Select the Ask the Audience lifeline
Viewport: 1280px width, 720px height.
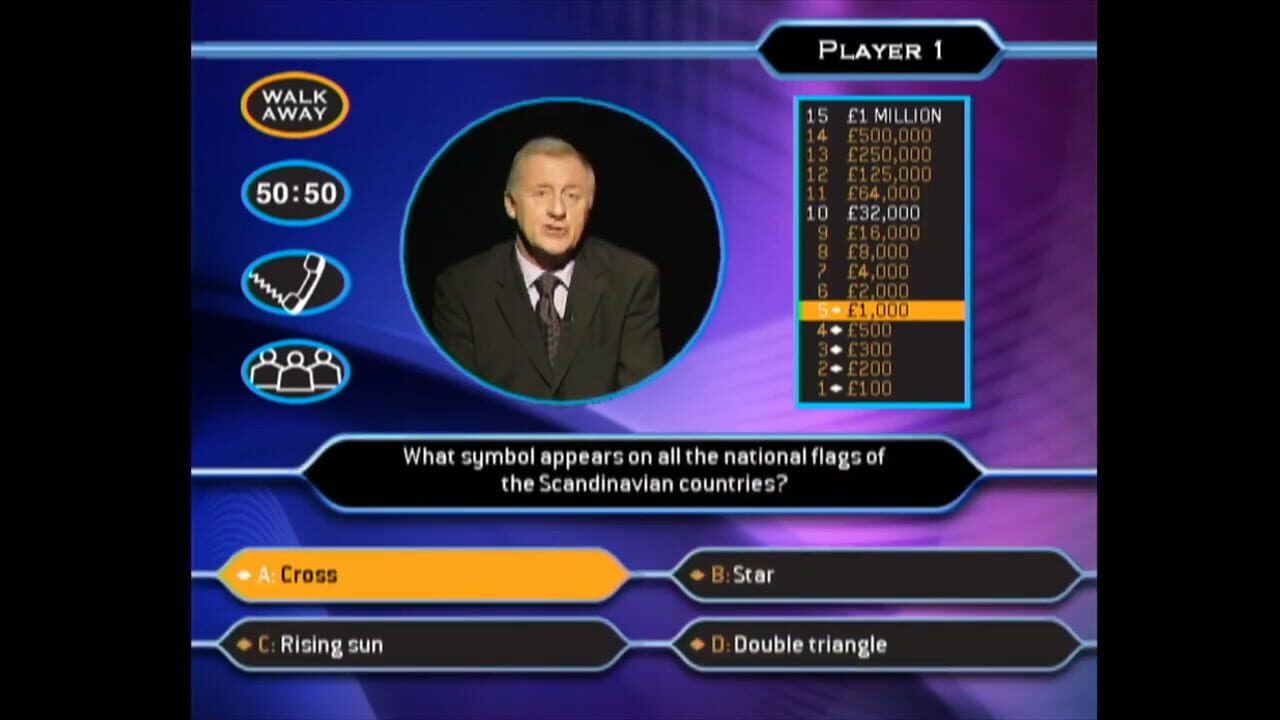pos(294,370)
